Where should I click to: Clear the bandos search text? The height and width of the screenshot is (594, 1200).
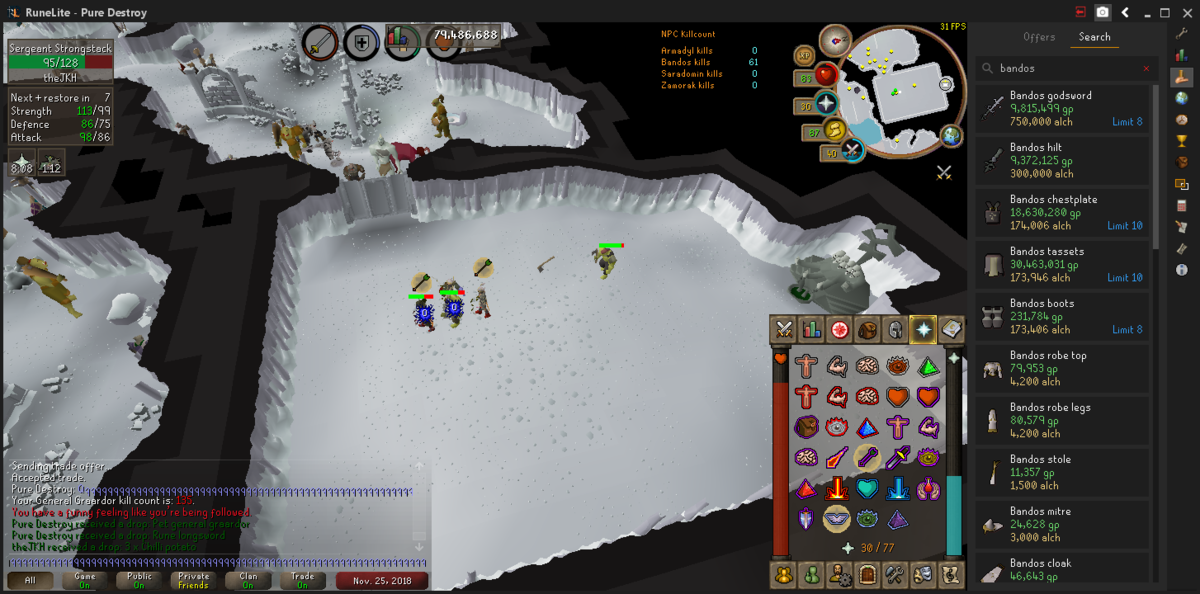coord(1146,69)
